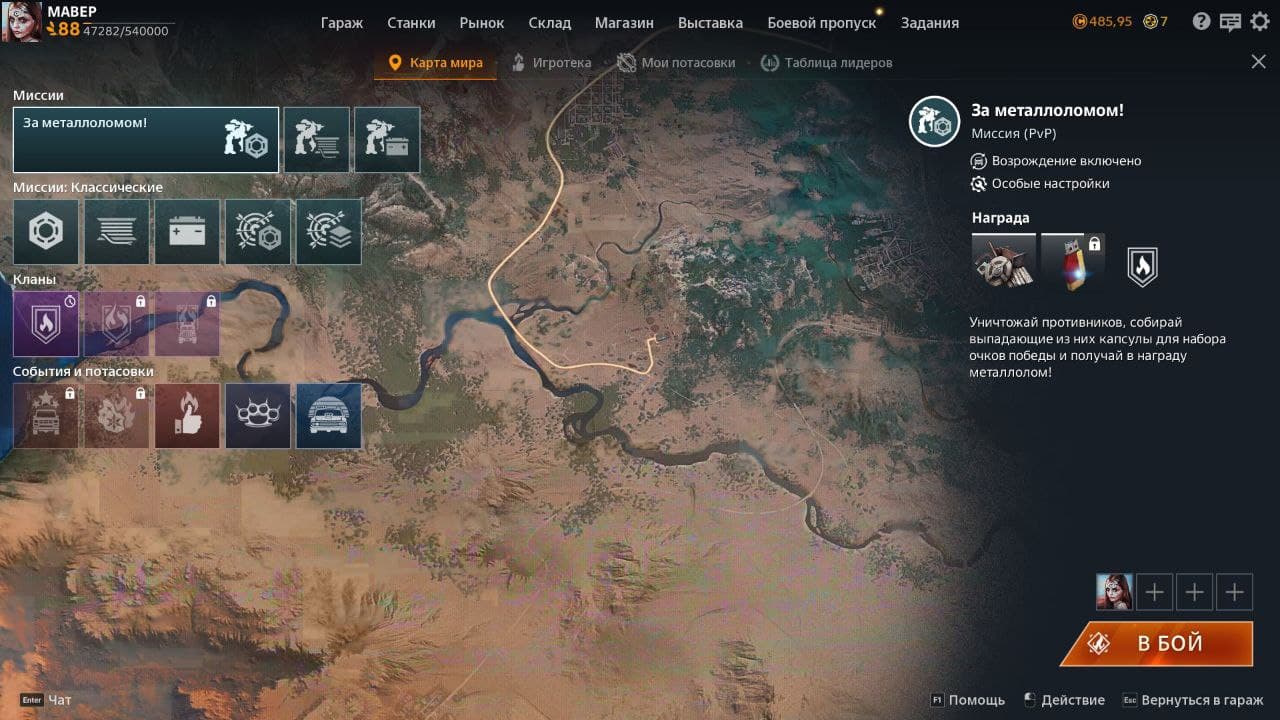Show the Задания list
This screenshot has height=720, width=1280.
pyautogui.click(x=929, y=22)
